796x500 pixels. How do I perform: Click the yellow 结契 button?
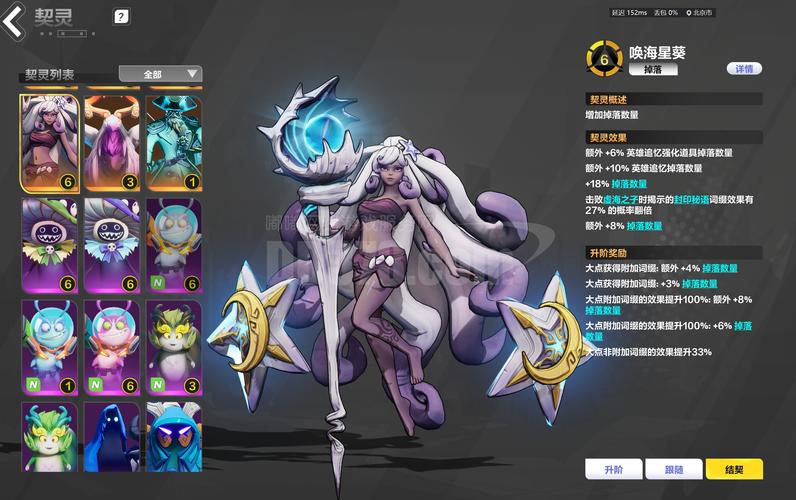click(734, 469)
